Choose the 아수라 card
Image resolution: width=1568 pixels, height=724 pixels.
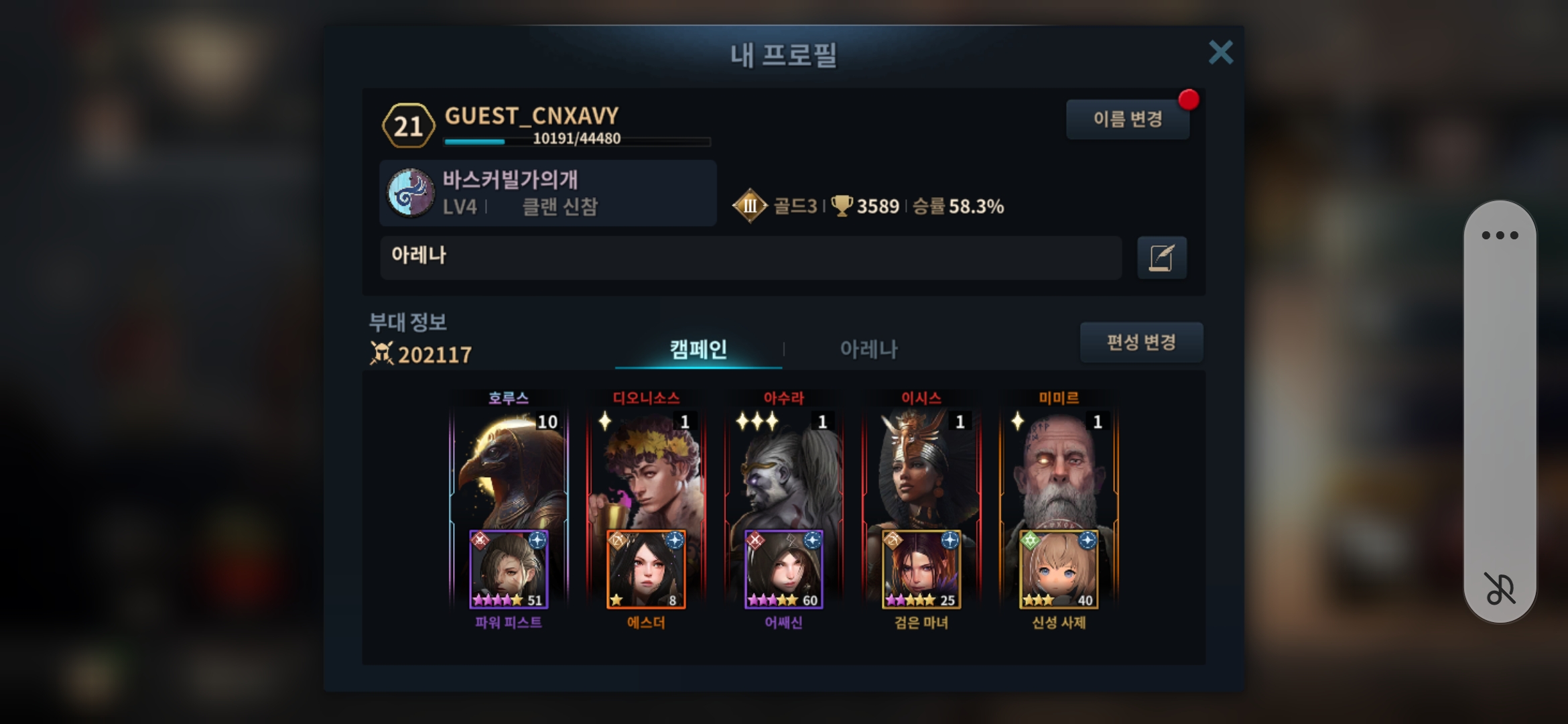pos(783,469)
